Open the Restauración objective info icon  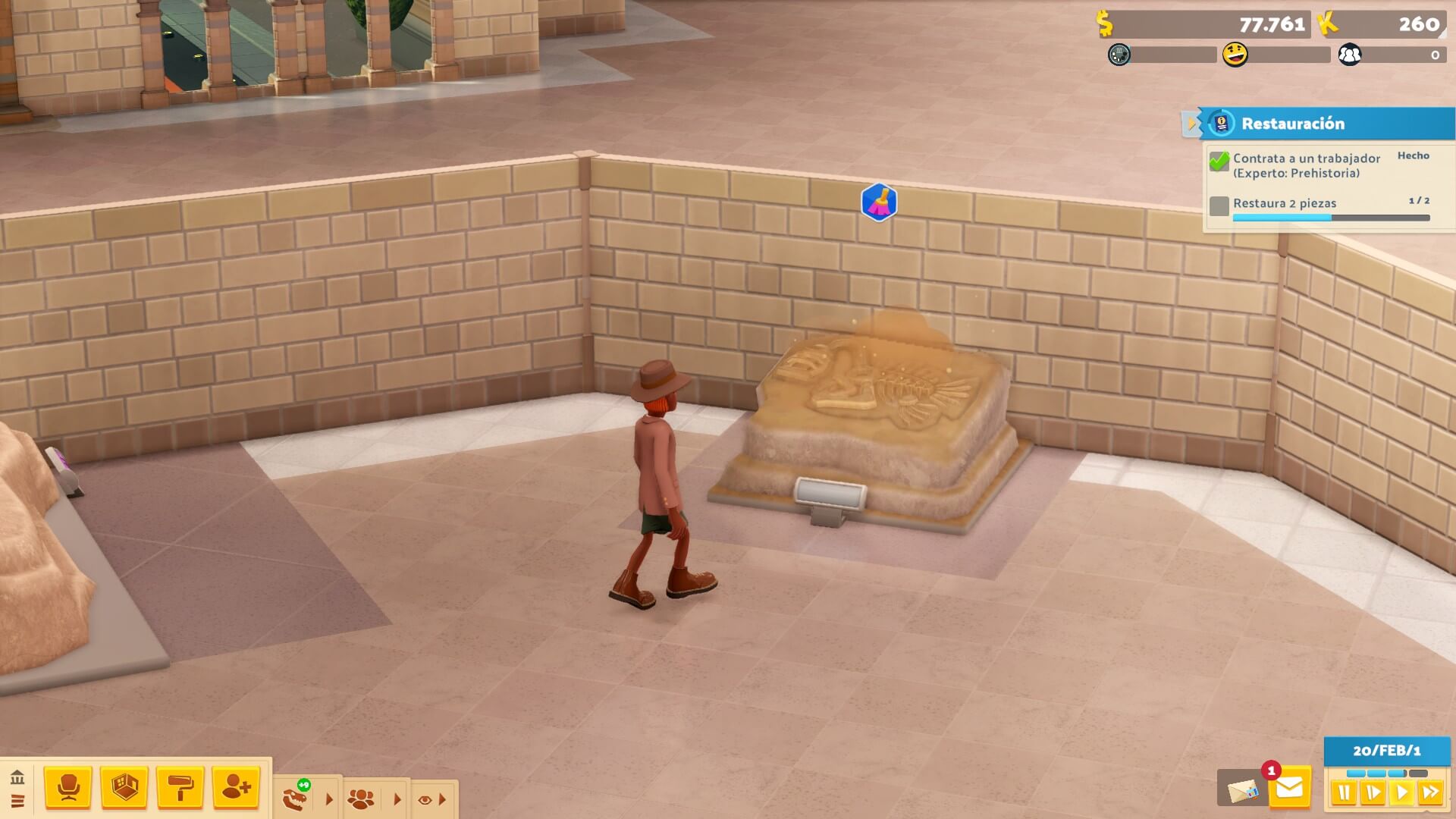[x=1221, y=123]
